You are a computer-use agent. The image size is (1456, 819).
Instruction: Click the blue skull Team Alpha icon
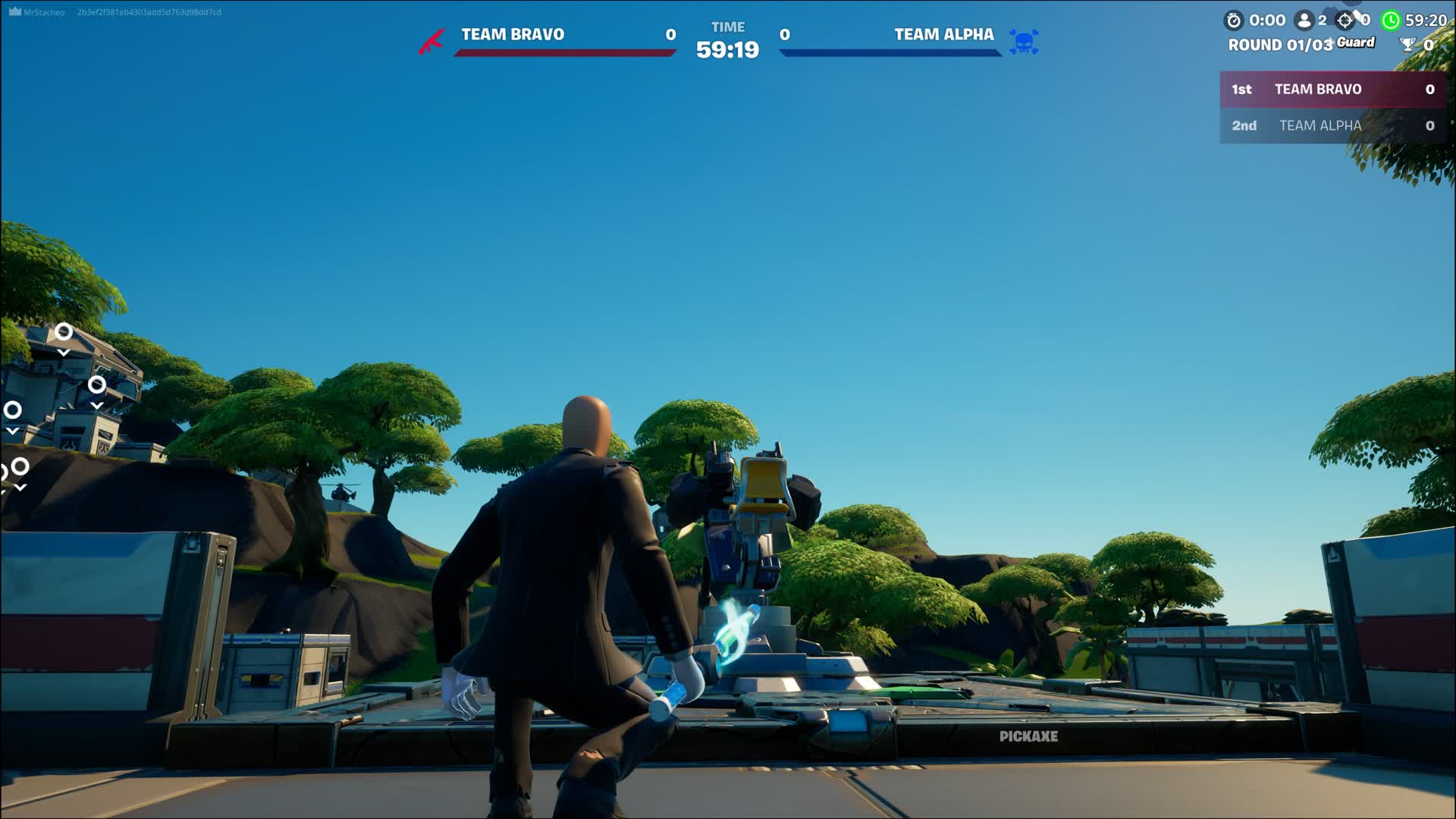1024,42
